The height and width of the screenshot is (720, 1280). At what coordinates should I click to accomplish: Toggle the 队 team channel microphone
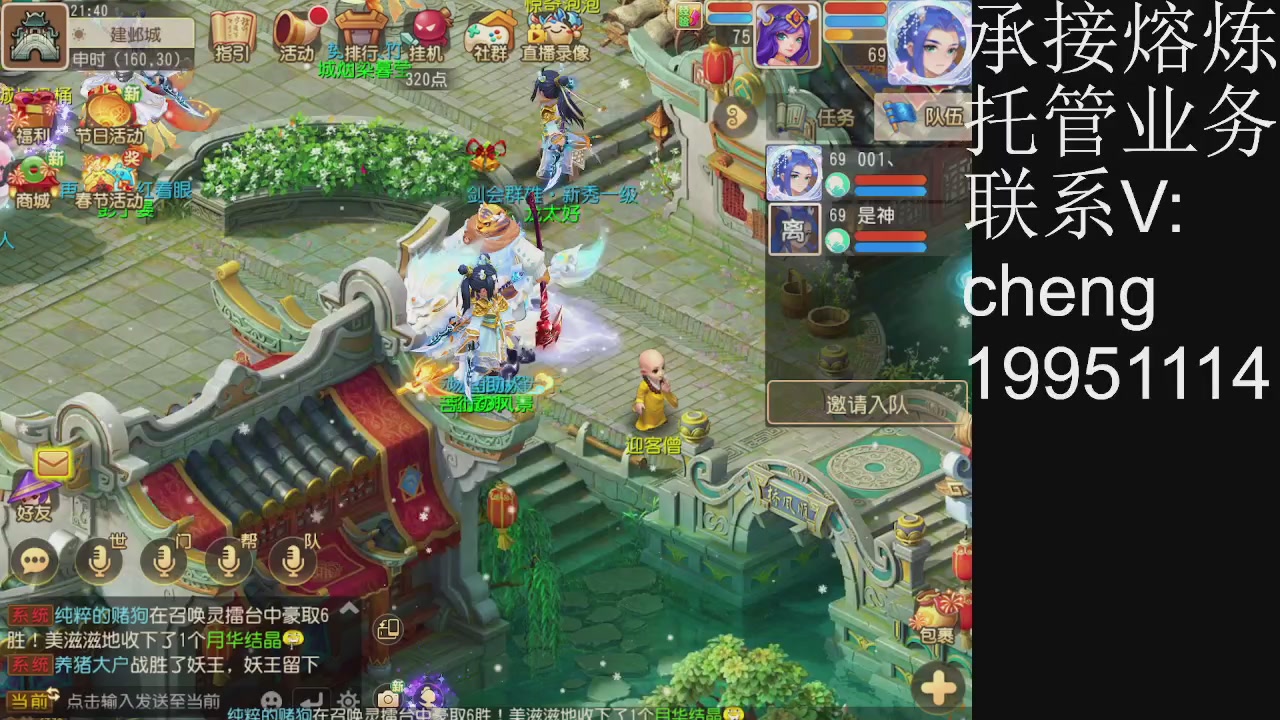click(291, 560)
